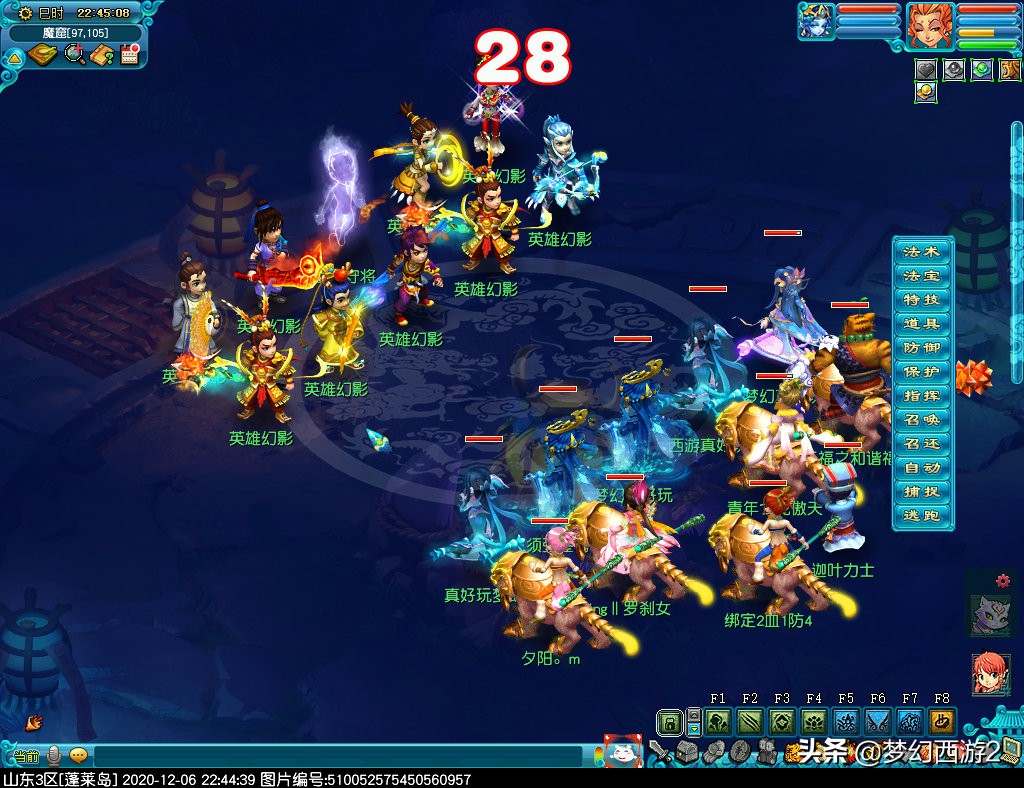1024x788 pixels.
Task: Open the yellow chat bubble button
Action: pos(78,755)
